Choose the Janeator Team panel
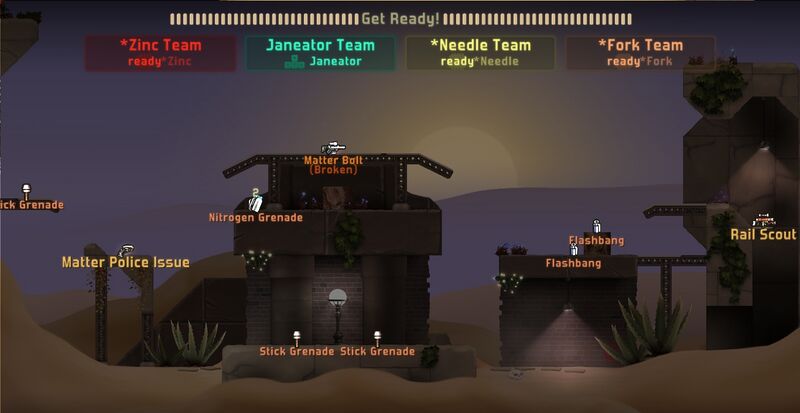This screenshot has width=800, height=413. (x=320, y=53)
